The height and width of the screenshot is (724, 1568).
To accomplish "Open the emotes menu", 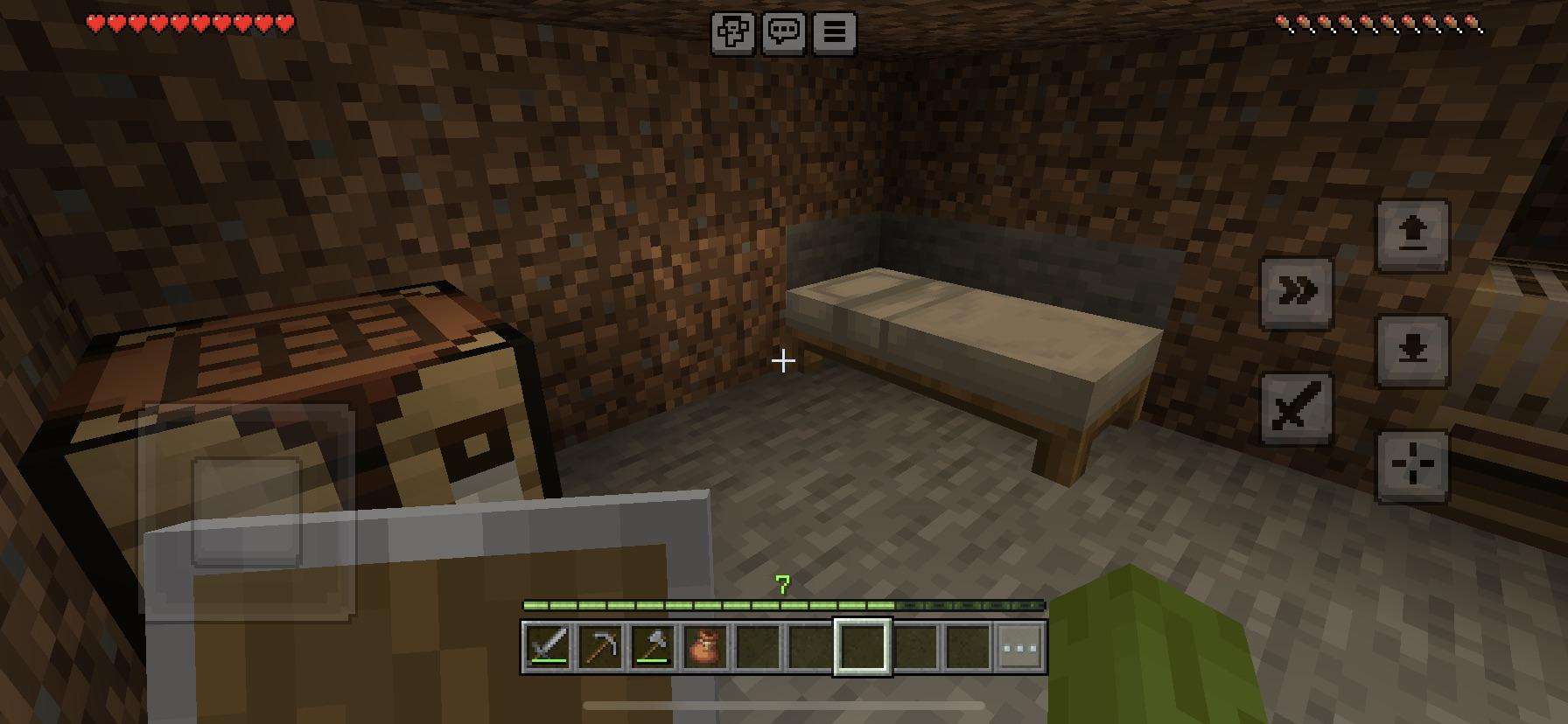I will [x=732, y=32].
